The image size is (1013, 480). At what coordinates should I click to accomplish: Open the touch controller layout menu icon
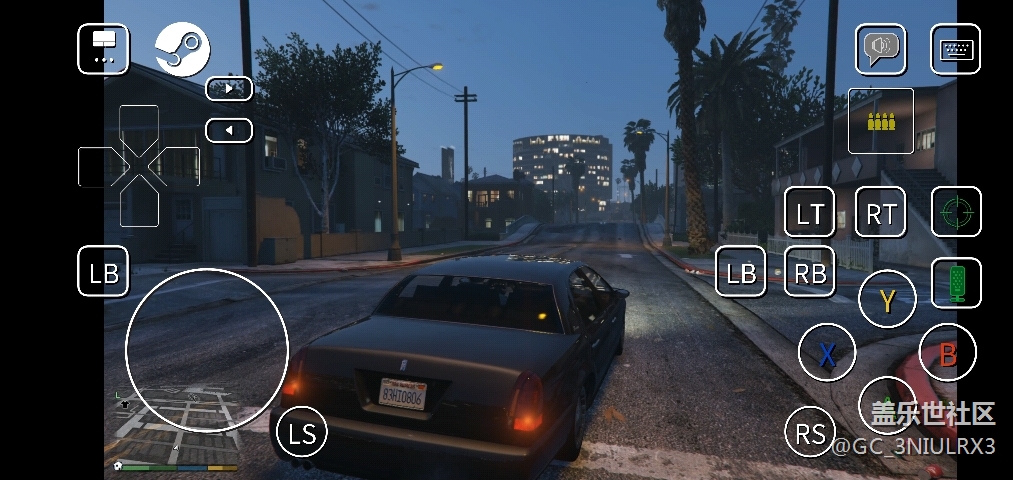pyautogui.click(x=103, y=49)
